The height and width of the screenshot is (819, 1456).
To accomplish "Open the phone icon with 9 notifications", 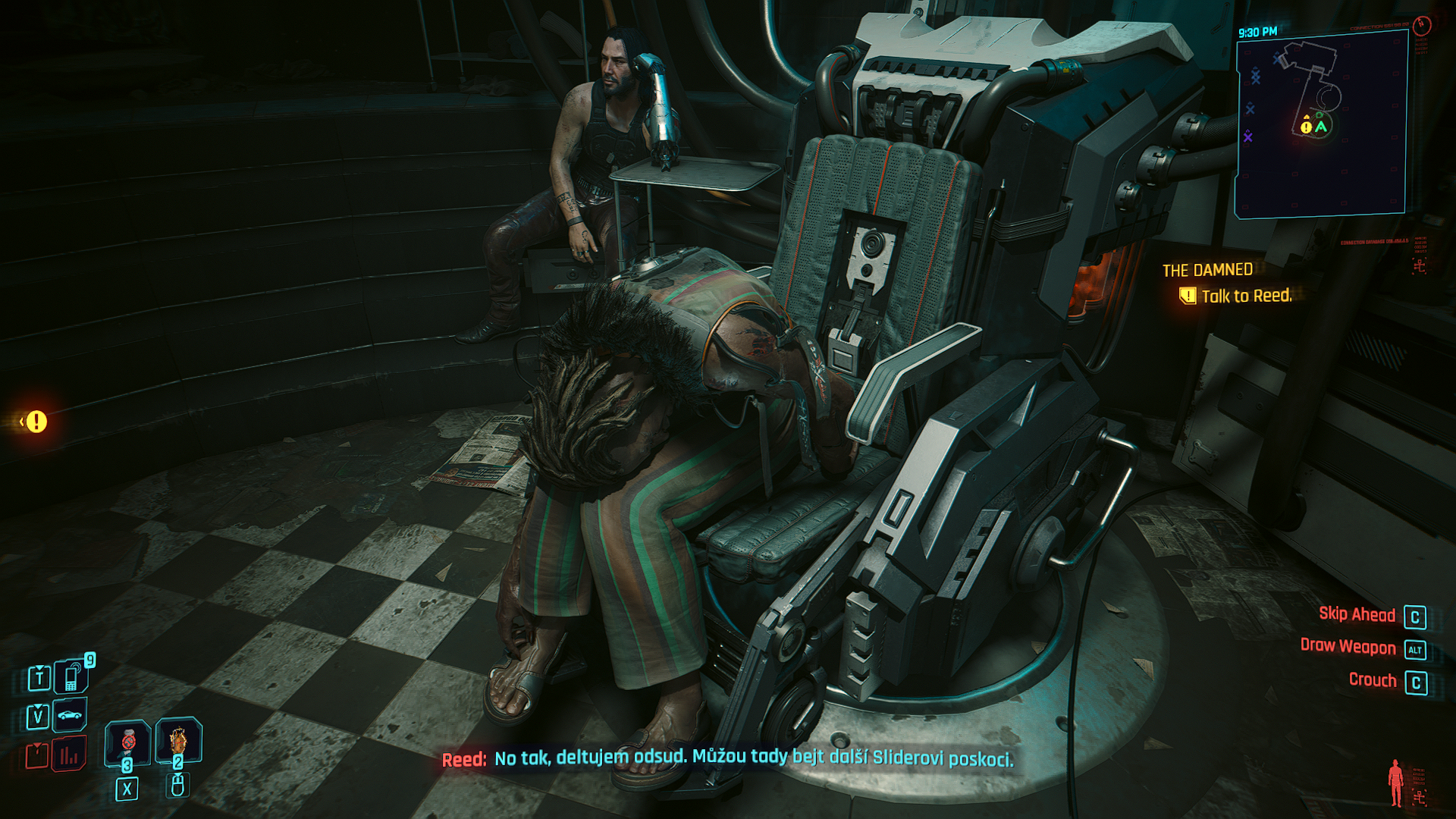I will tap(71, 677).
